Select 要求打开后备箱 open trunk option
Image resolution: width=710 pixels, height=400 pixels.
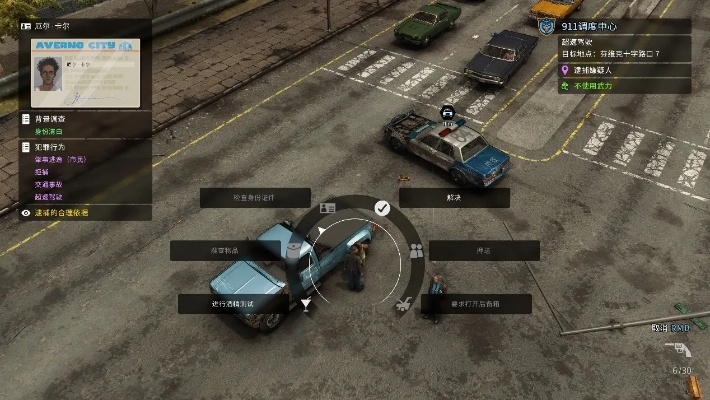[x=476, y=303]
